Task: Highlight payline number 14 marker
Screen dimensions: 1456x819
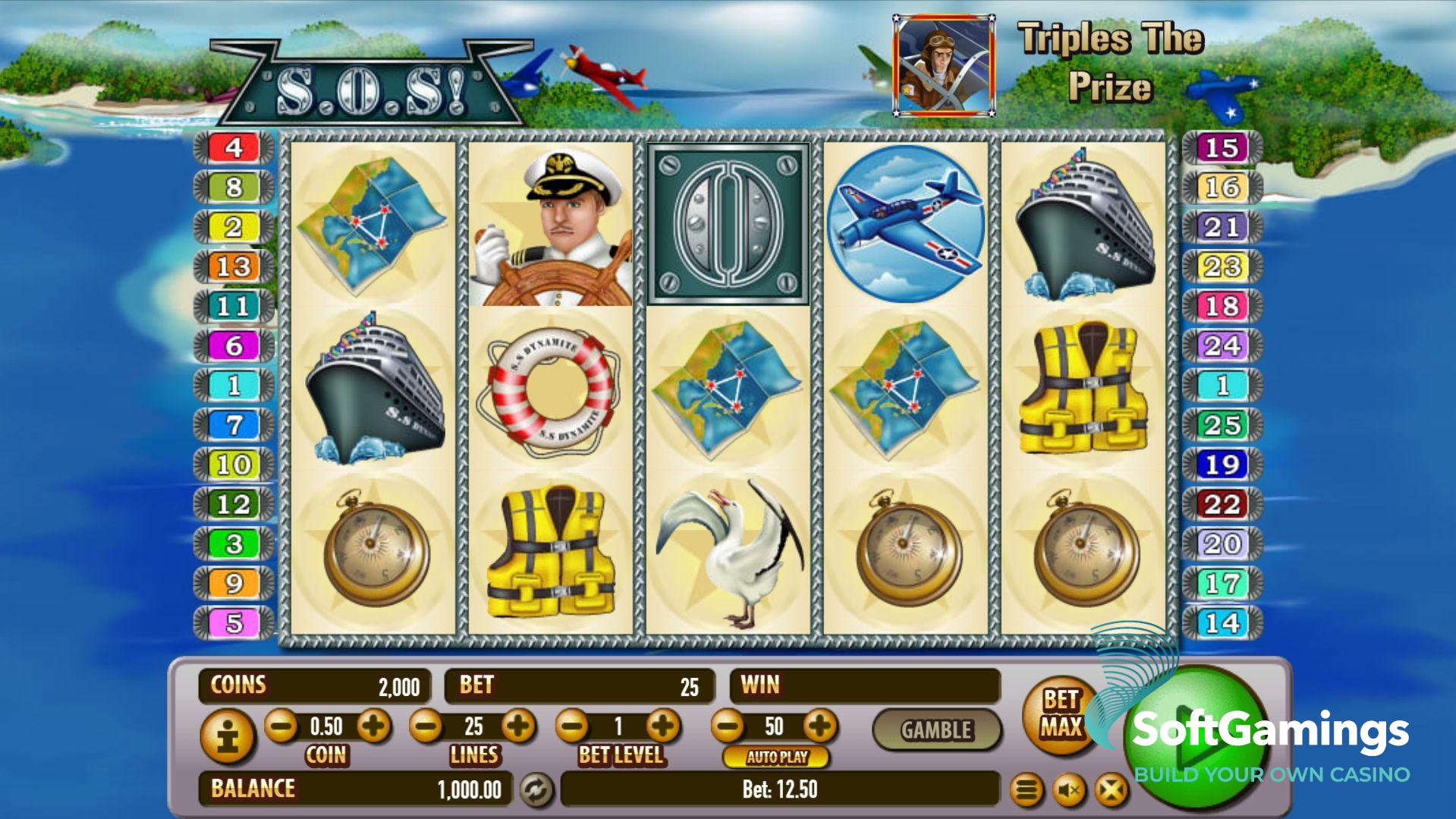Action: [x=1222, y=623]
